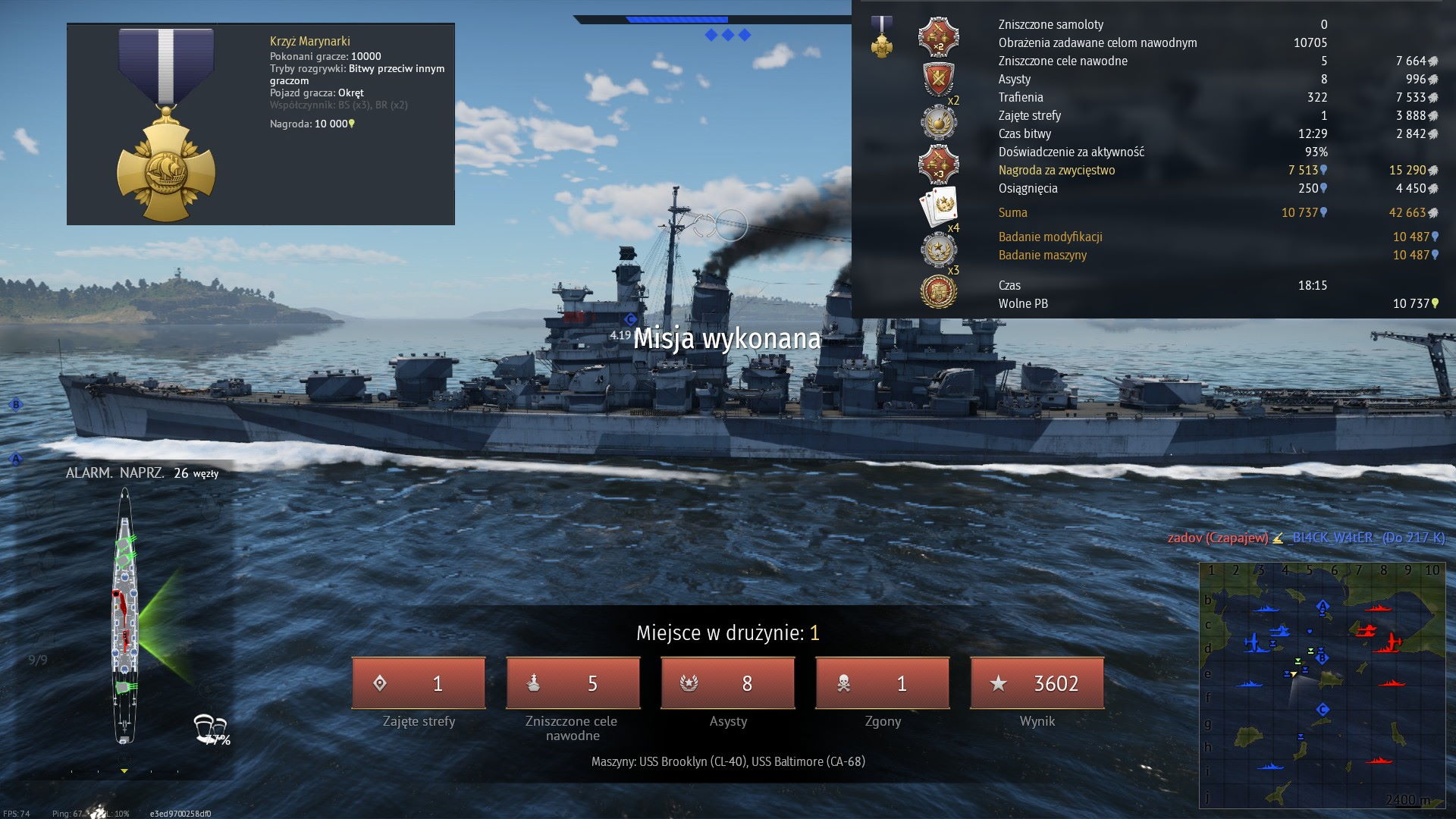The height and width of the screenshot is (819, 1456).
Task: Click the Zajęte strefy result tile
Action: [418, 683]
